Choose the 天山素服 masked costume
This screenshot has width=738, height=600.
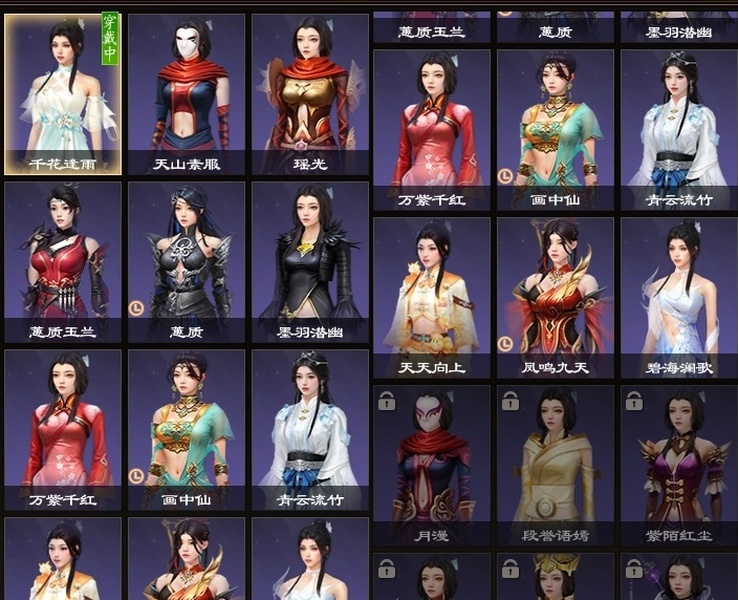(186, 94)
